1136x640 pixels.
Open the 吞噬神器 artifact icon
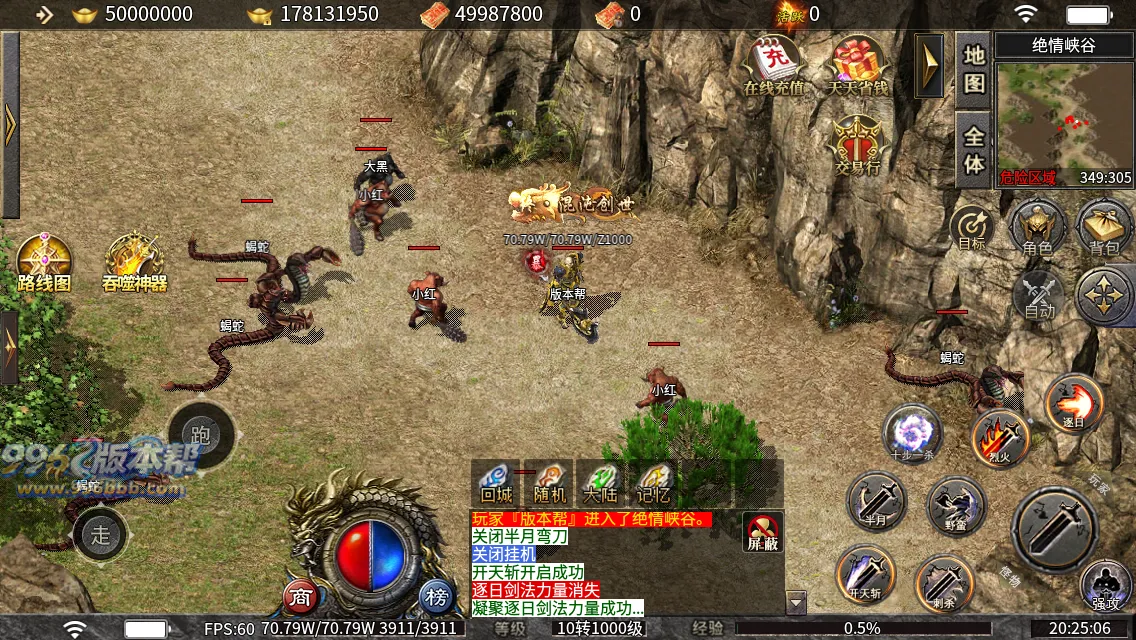(135, 263)
